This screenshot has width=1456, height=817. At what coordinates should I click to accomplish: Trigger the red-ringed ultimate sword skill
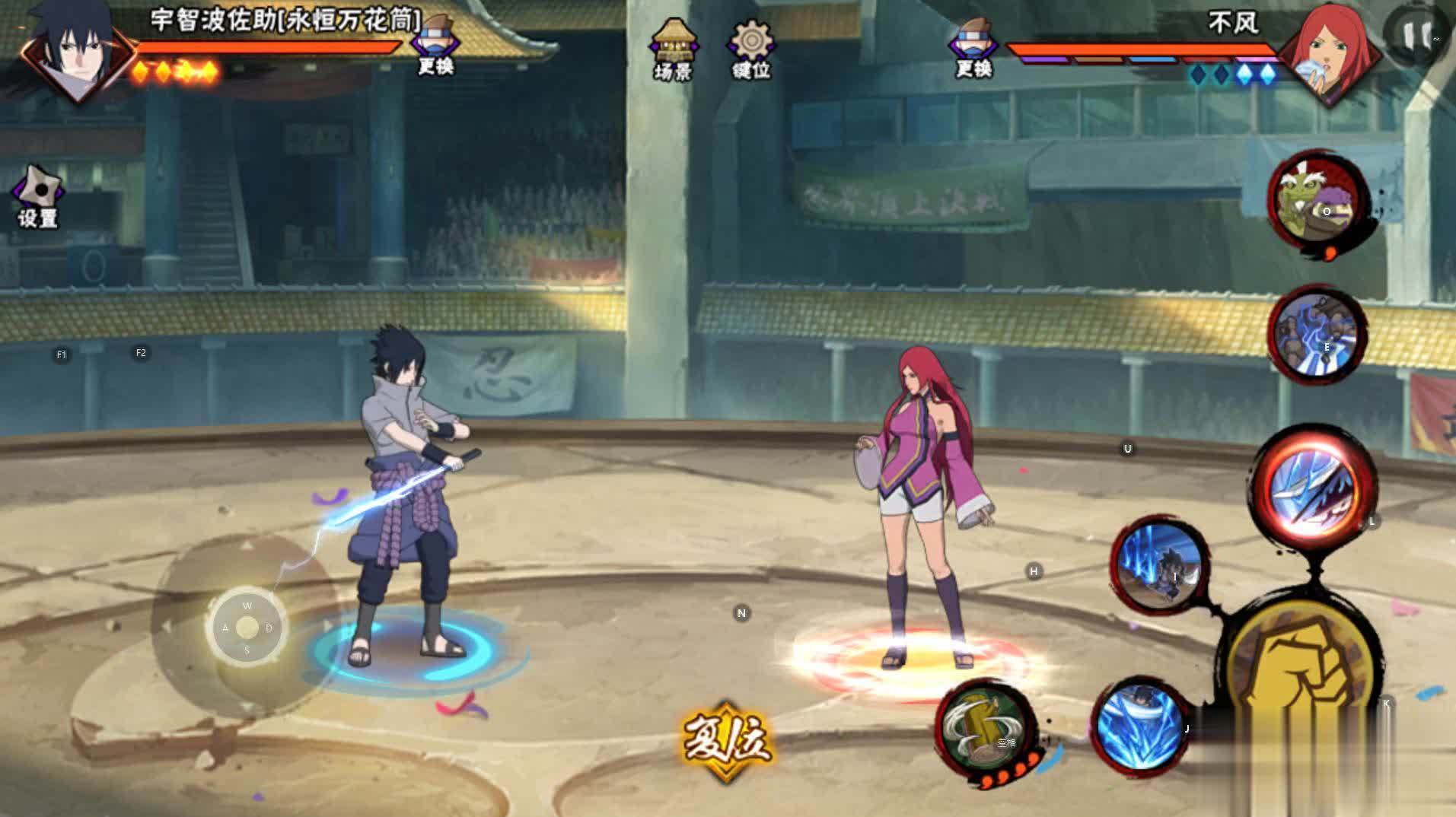click(x=1313, y=486)
